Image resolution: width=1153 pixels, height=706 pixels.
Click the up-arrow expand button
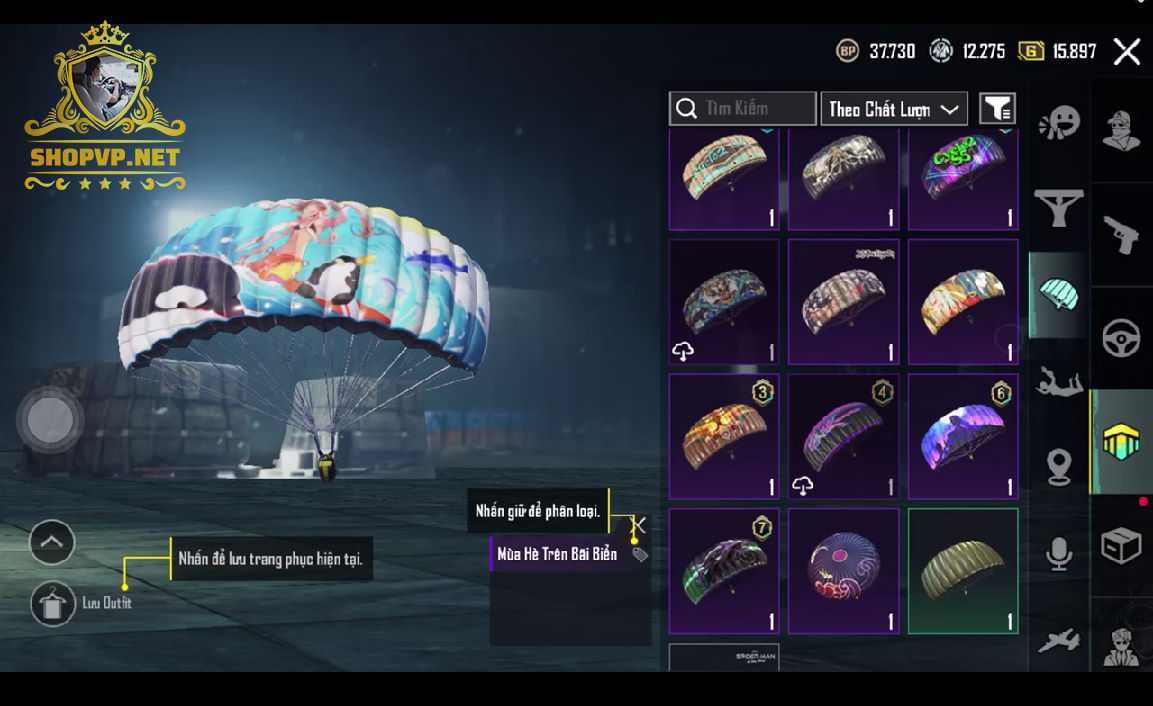point(52,543)
